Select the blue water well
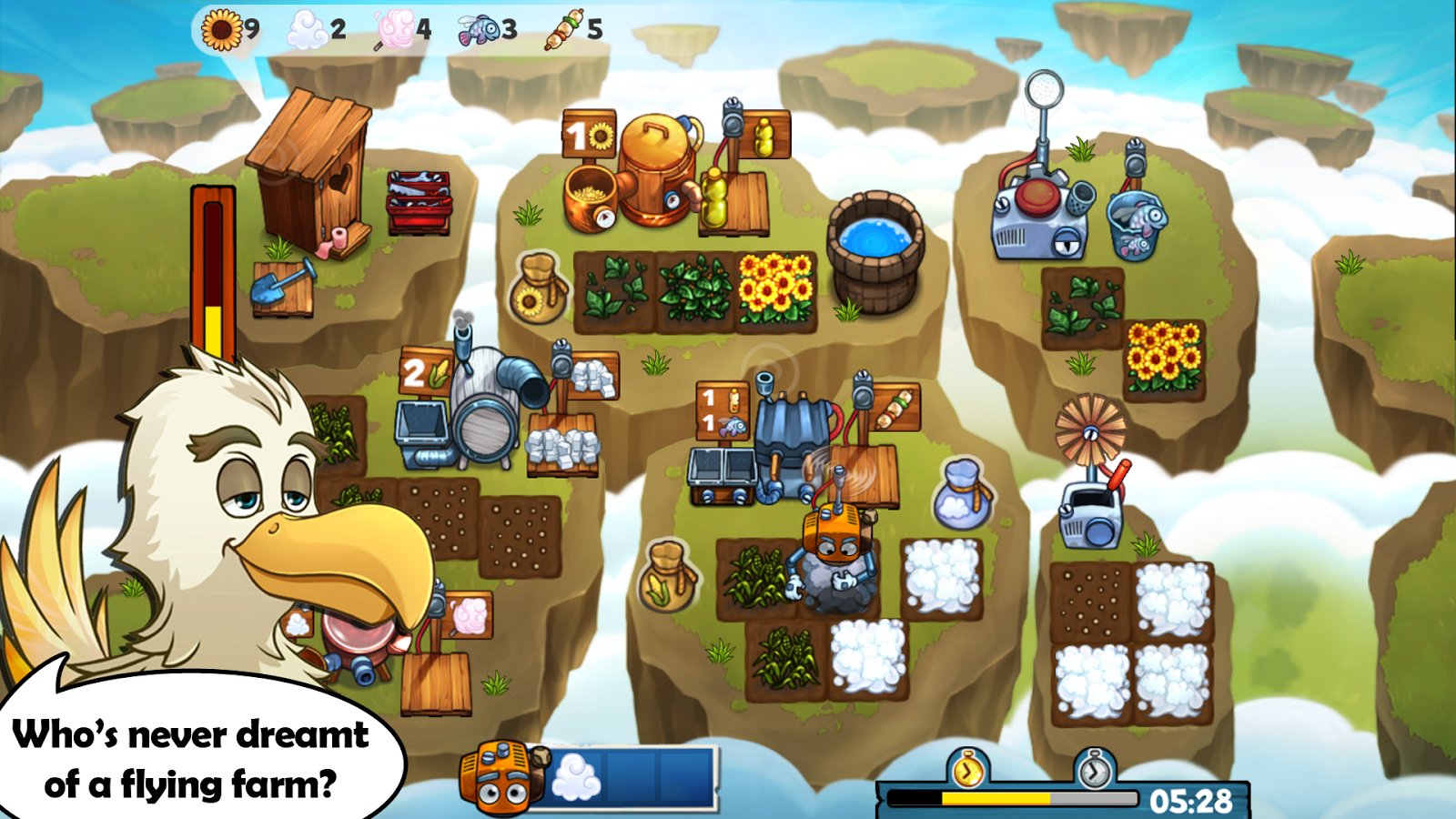 click(x=875, y=249)
